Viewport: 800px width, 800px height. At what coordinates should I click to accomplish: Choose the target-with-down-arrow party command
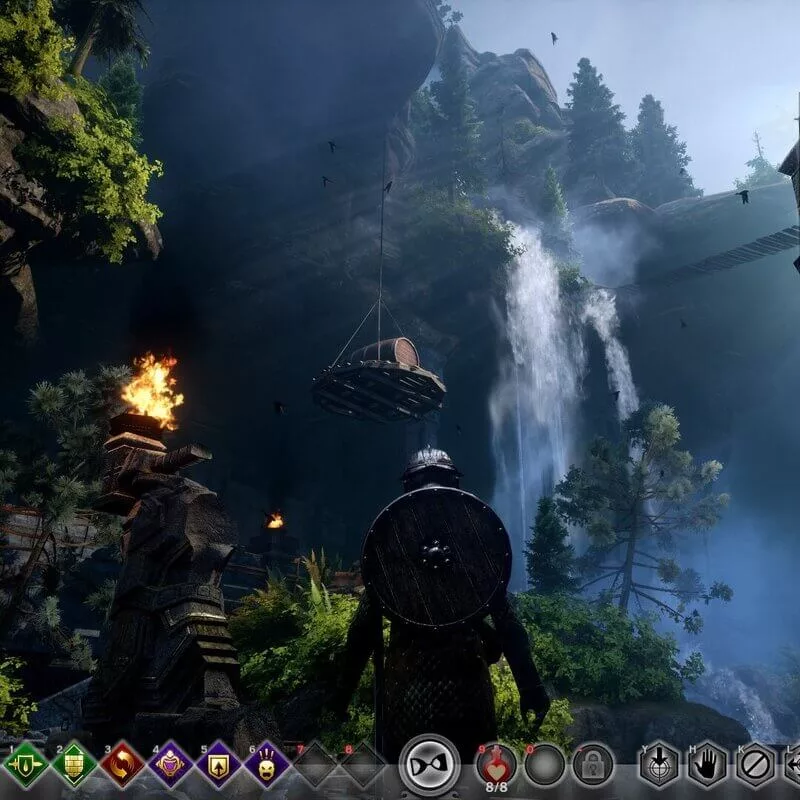(x=659, y=765)
